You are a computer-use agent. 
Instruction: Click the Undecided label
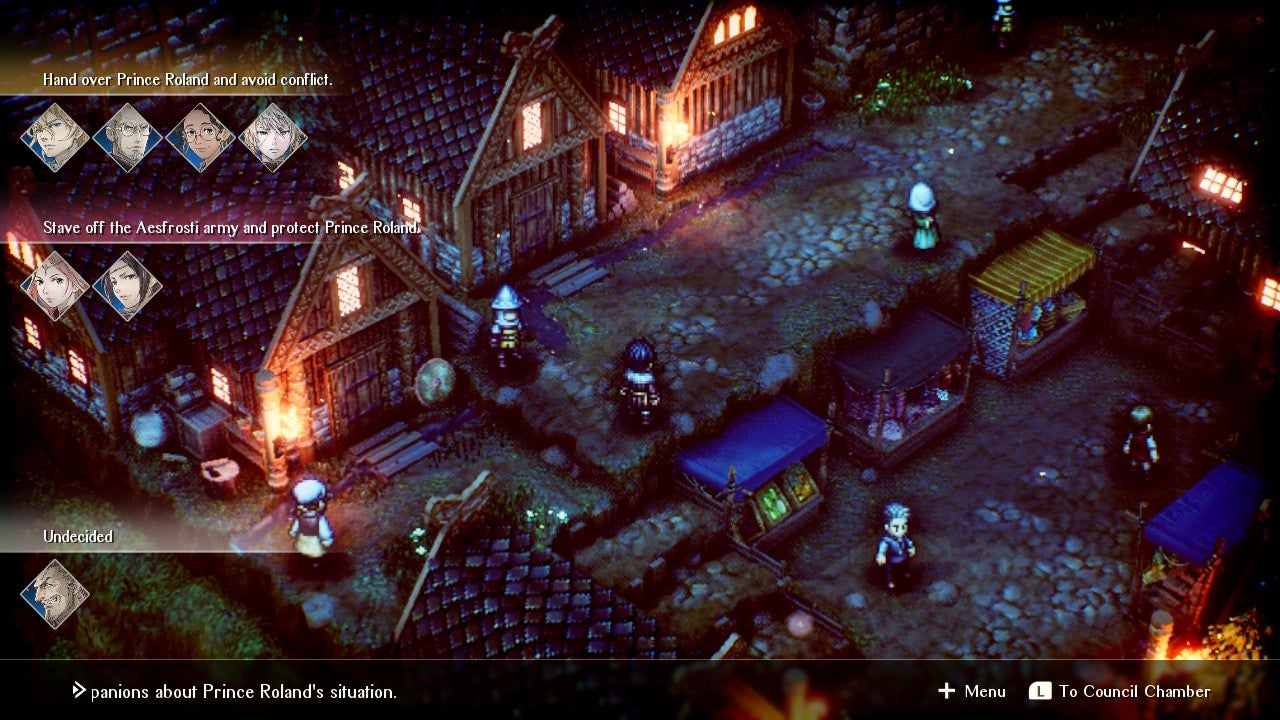pos(76,536)
